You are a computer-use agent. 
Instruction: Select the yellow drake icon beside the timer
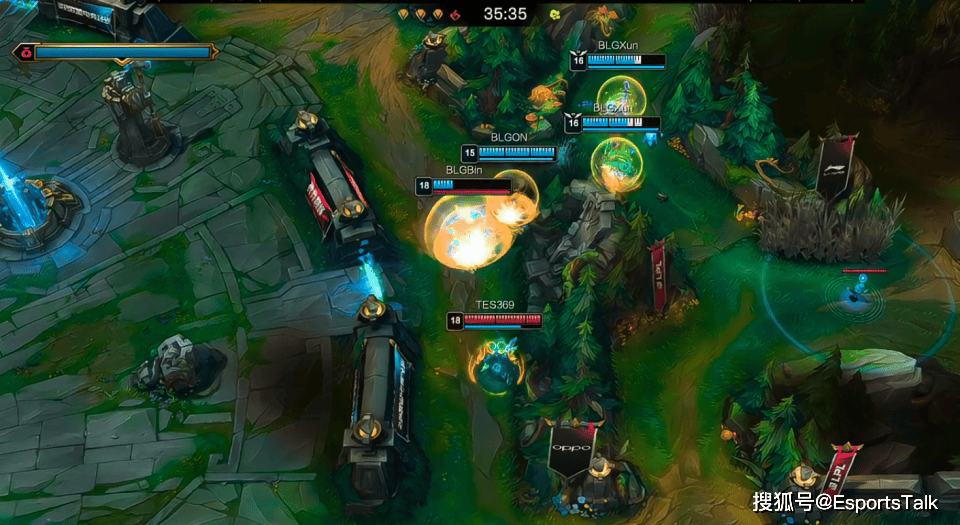coord(554,15)
